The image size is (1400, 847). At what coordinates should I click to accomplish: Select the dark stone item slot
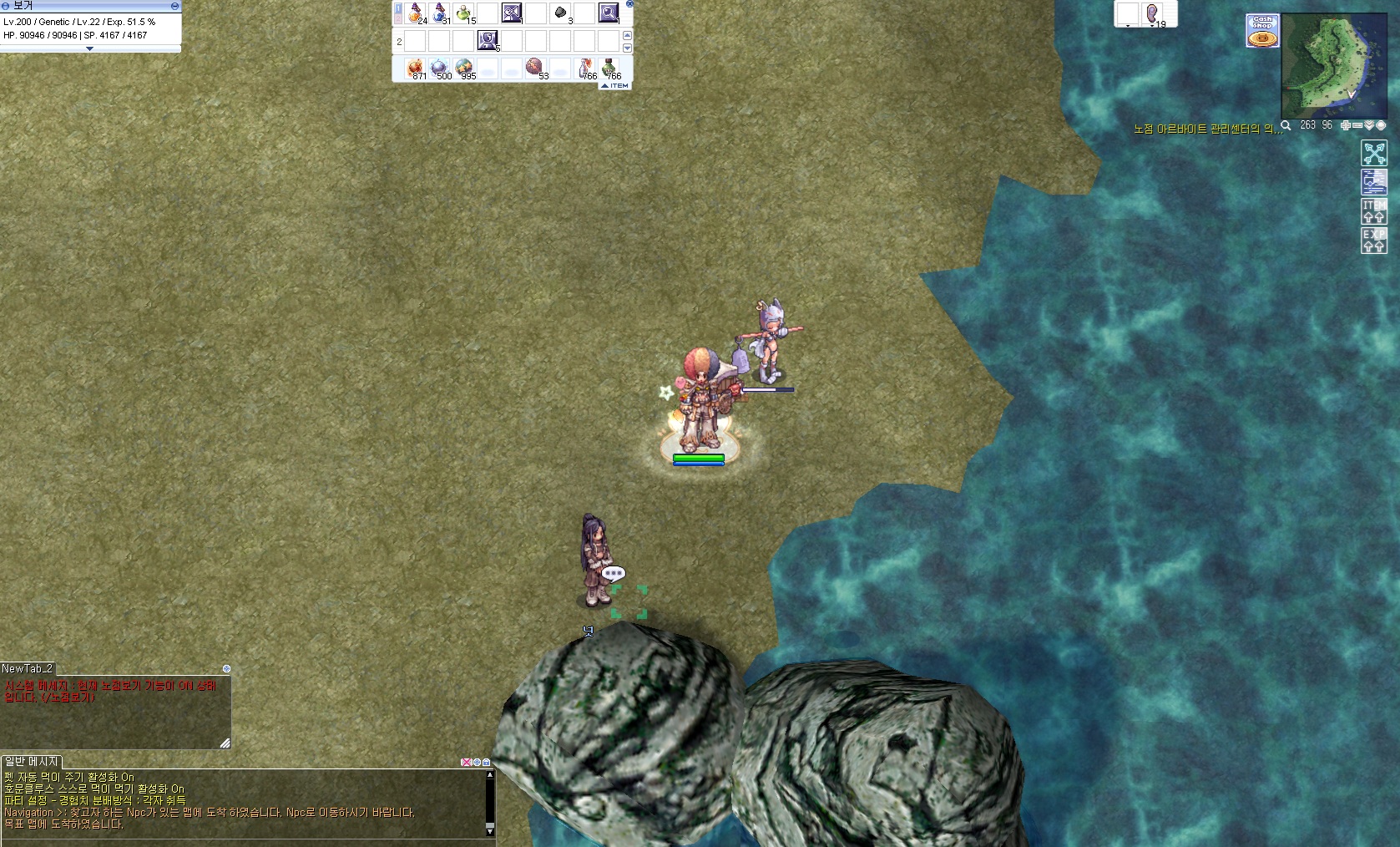[x=561, y=13]
